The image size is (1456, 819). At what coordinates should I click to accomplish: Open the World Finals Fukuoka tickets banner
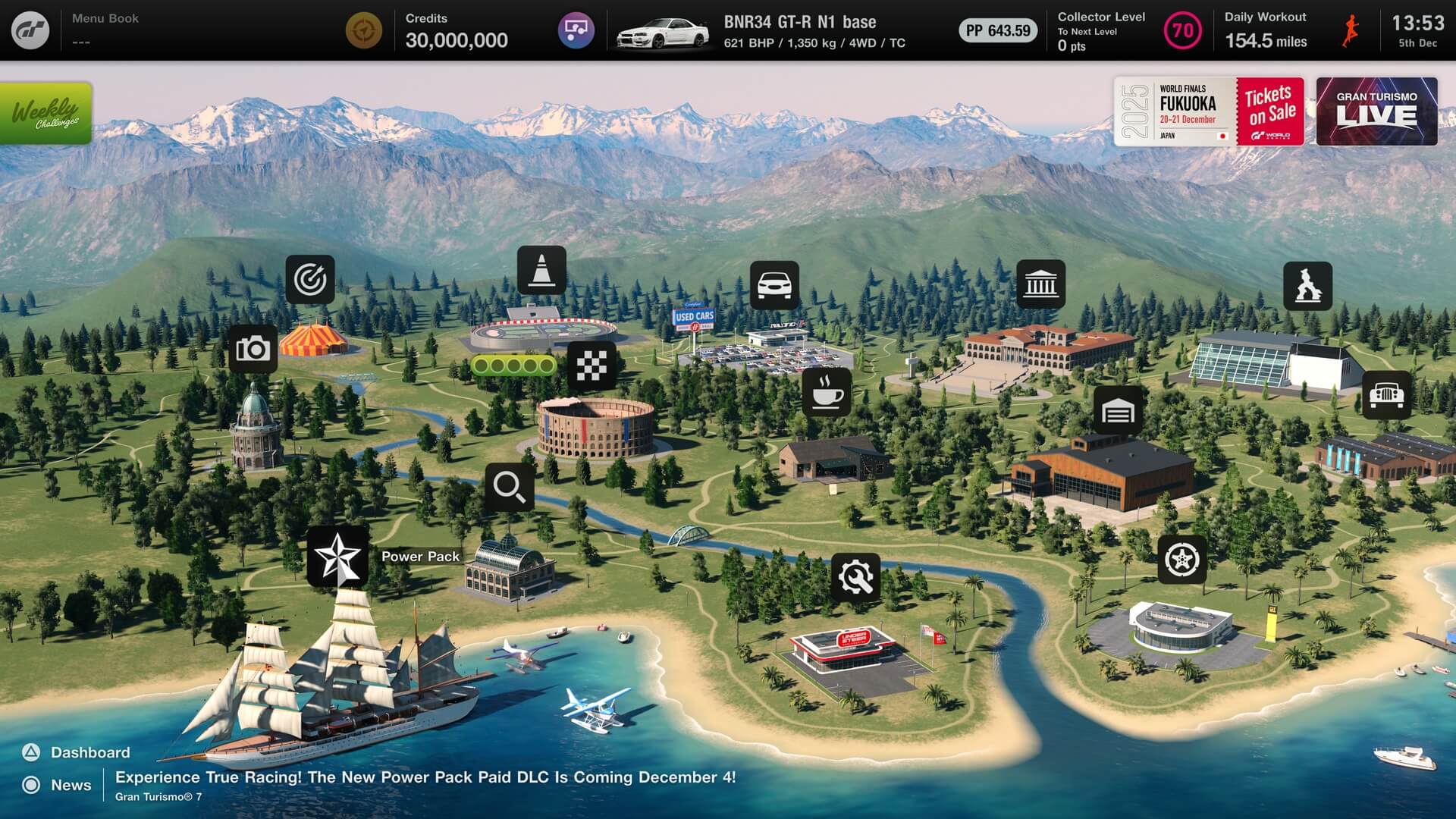point(1209,111)
